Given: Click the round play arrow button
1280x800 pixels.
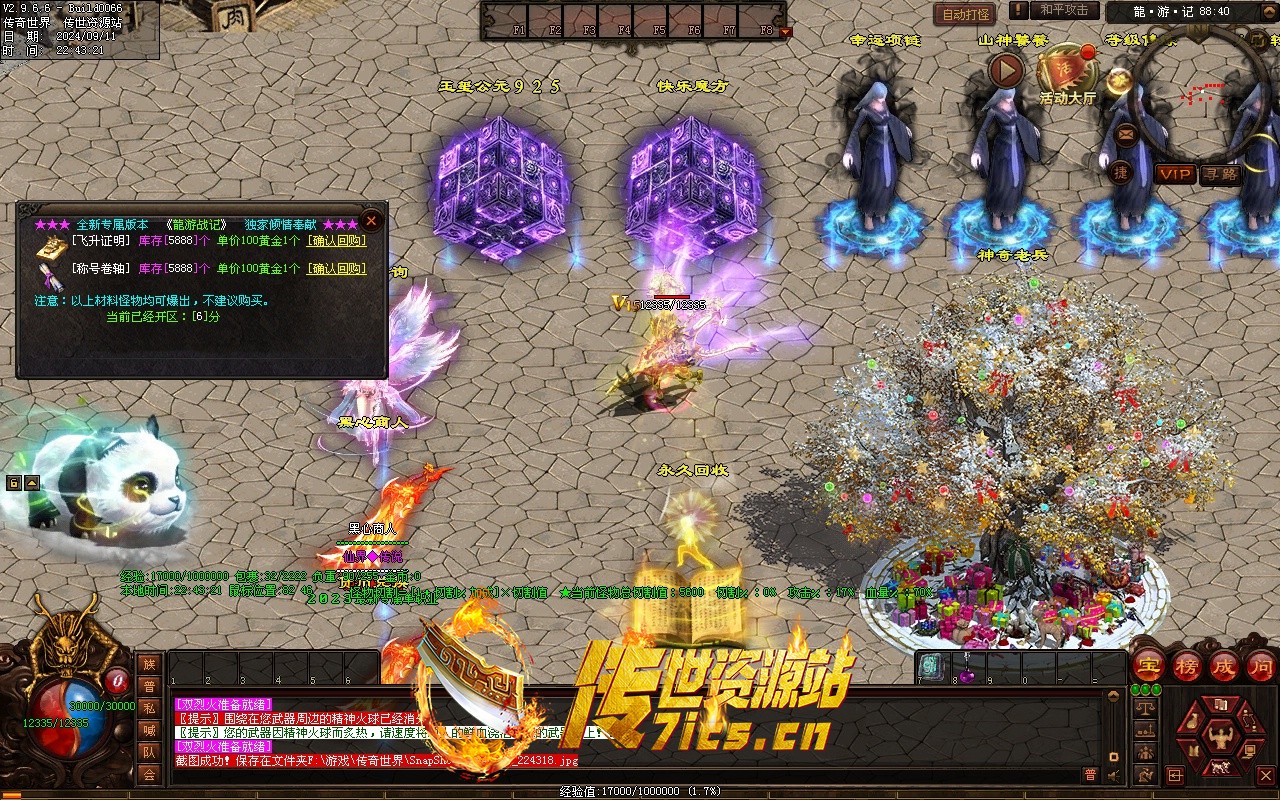Looking at the screenshot, I should tap(1006, 70).
